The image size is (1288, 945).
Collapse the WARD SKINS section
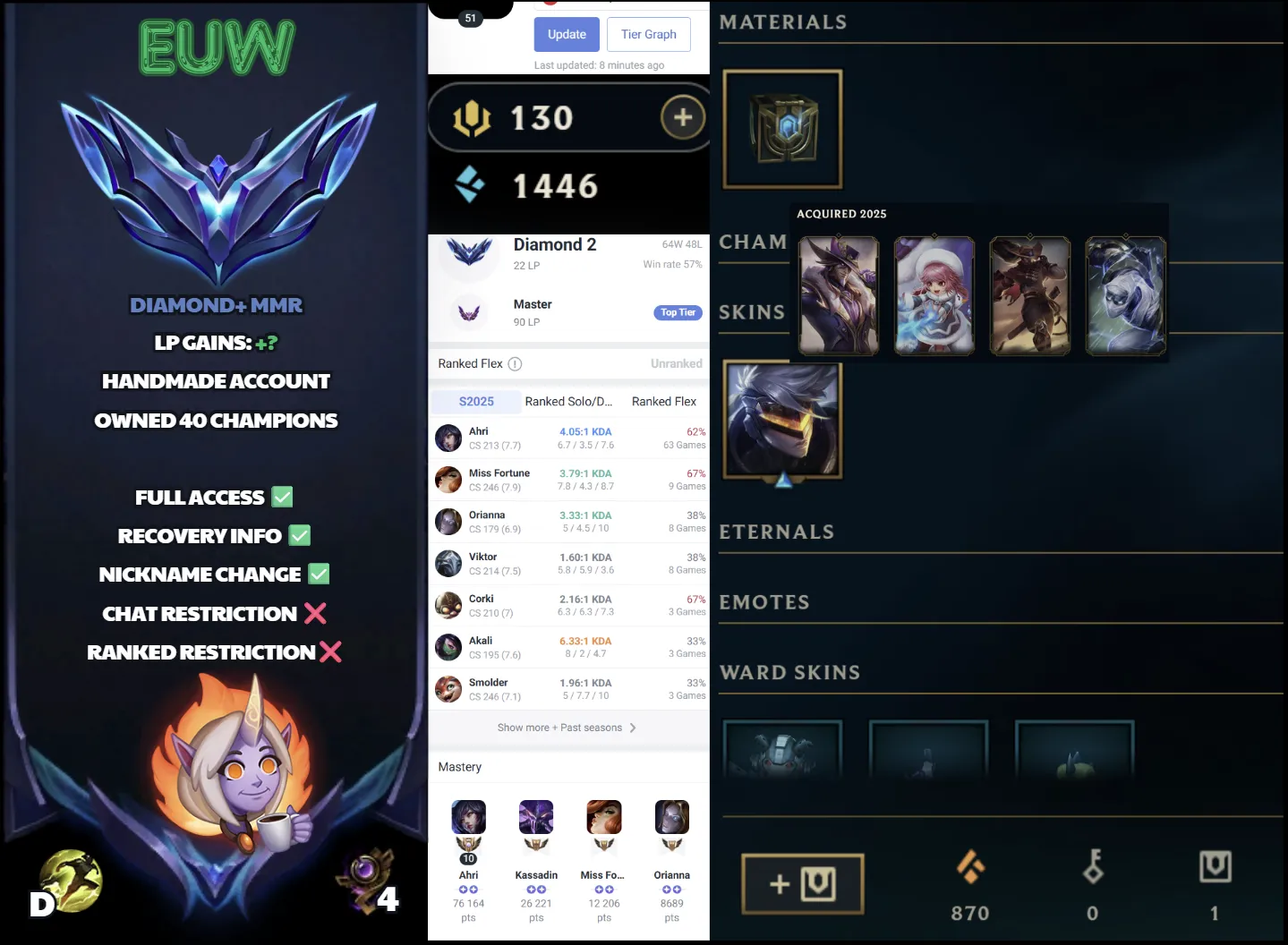pyautogui.click(x=789, y=672)
